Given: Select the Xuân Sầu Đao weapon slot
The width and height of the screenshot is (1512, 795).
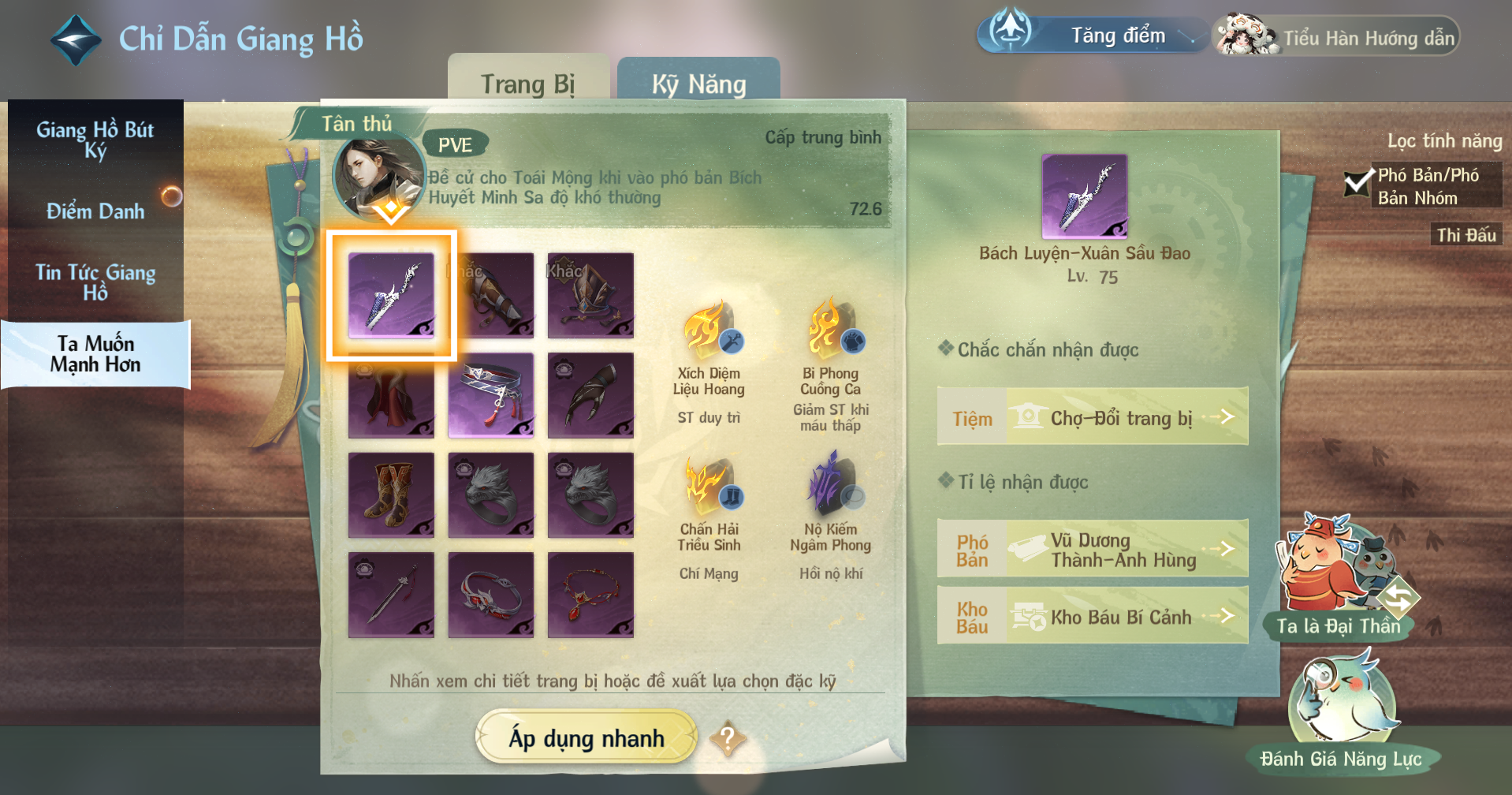Looking at the screenshot, I should click(x=391, y=295).
